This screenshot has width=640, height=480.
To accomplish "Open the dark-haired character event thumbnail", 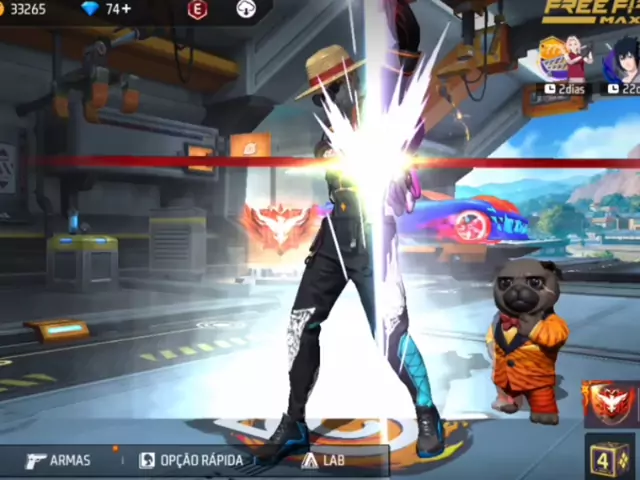I will tap(622, 64).
